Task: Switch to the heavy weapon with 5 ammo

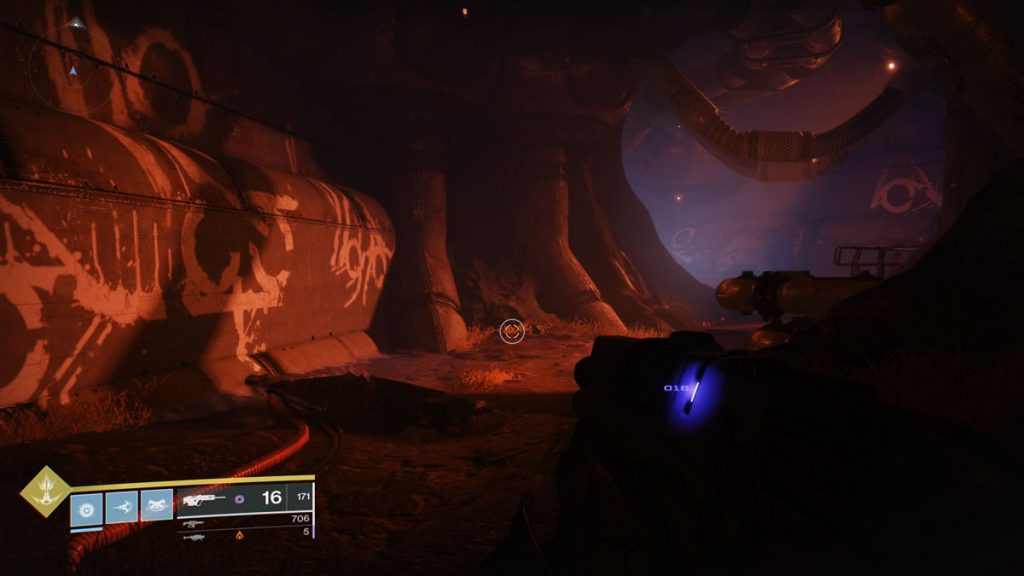Action: pos(244,534)
